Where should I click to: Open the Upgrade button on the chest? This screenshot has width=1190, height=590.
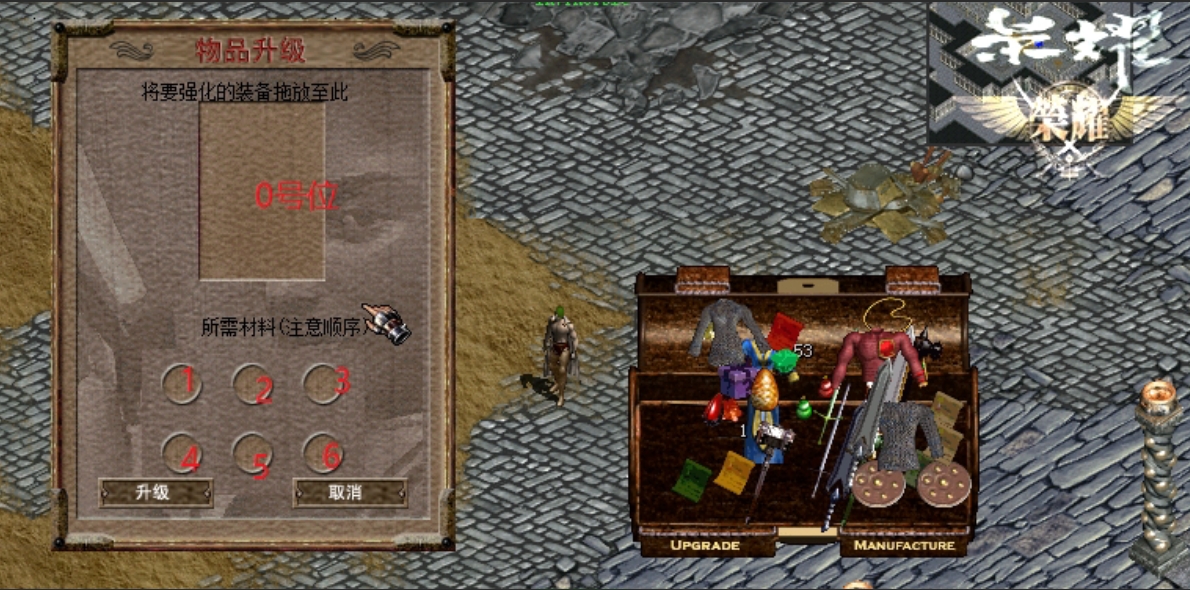[705, 545]
